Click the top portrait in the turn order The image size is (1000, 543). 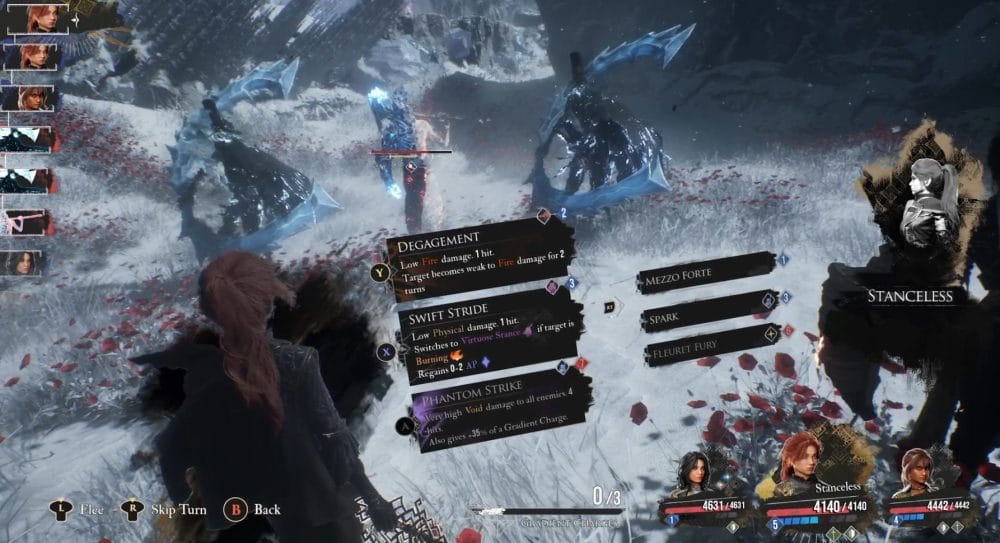point(28,19)
